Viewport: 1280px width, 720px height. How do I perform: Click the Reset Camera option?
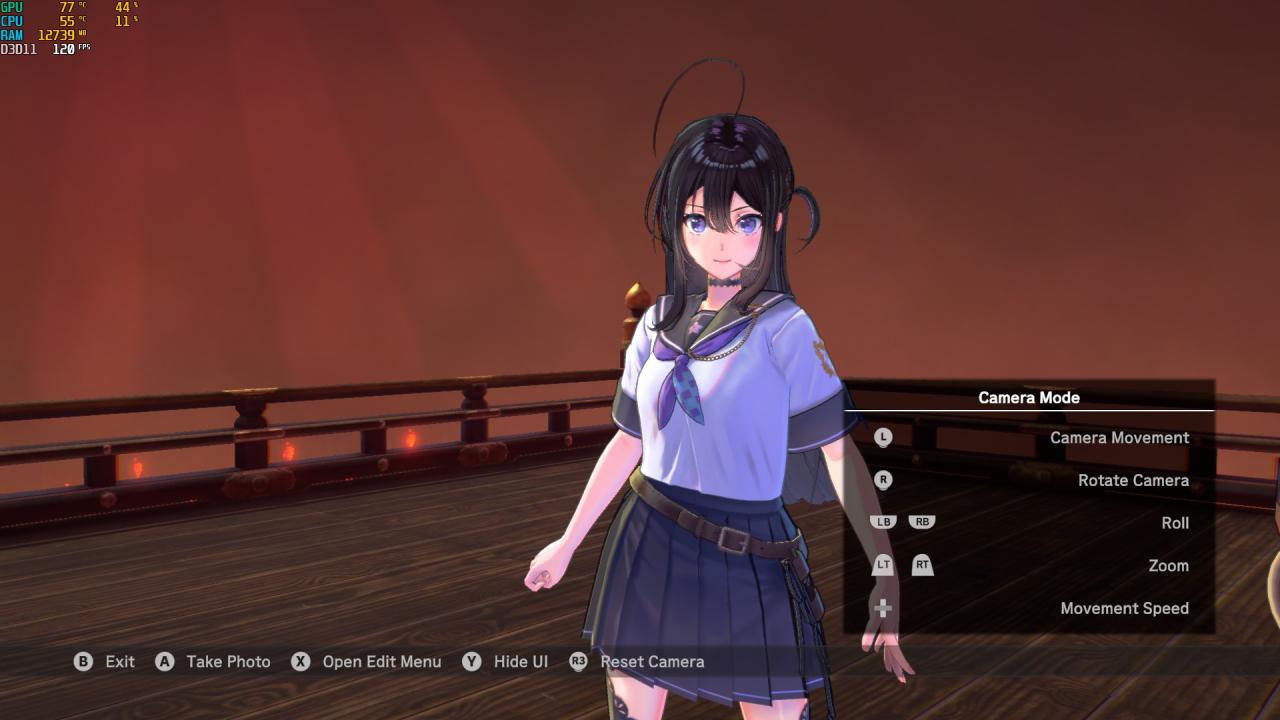pyautogui.click(x=652, y=662)
